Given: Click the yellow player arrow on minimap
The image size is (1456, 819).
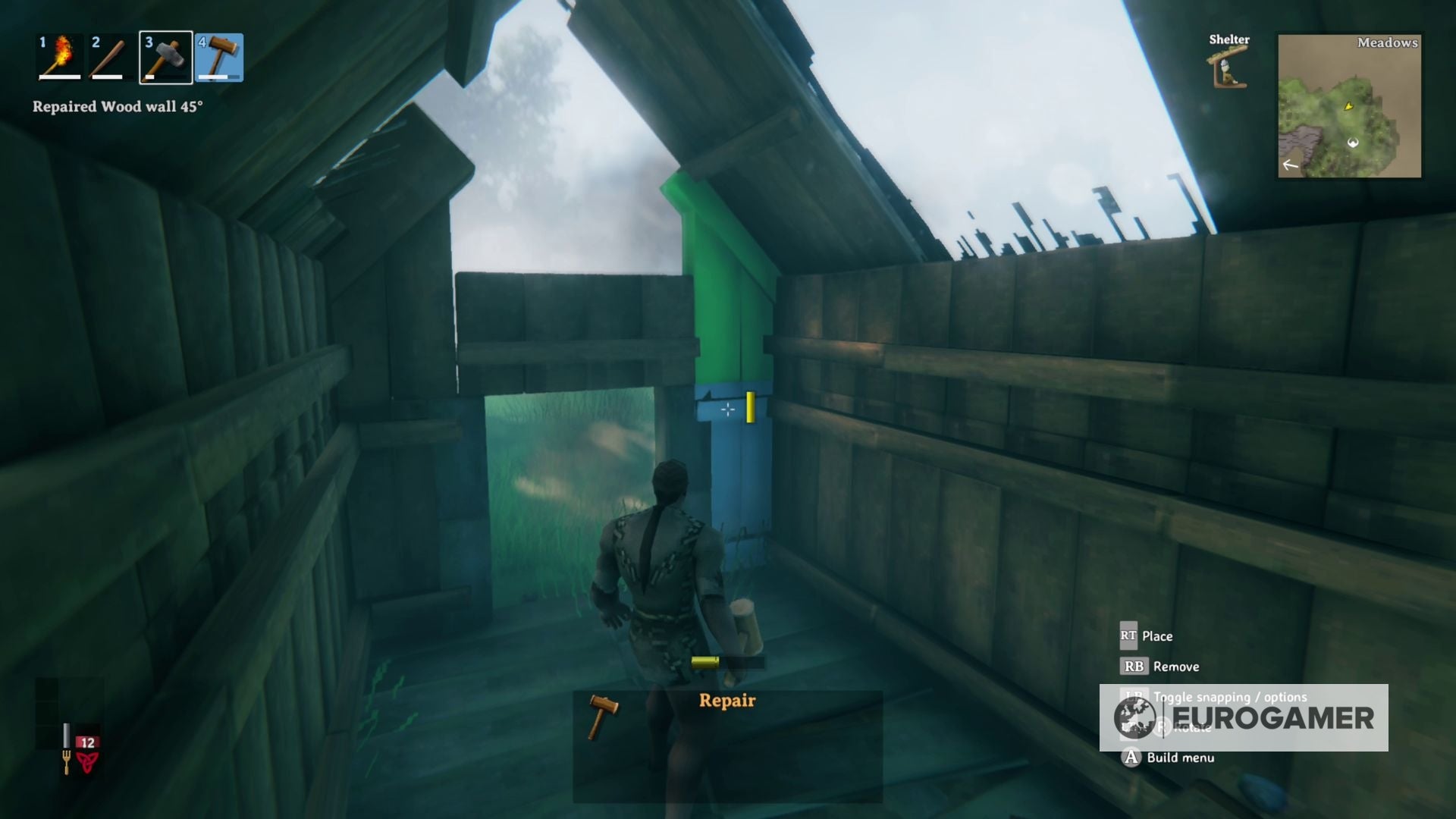Looking at the screenshot, I should [x=1348, y=106].
